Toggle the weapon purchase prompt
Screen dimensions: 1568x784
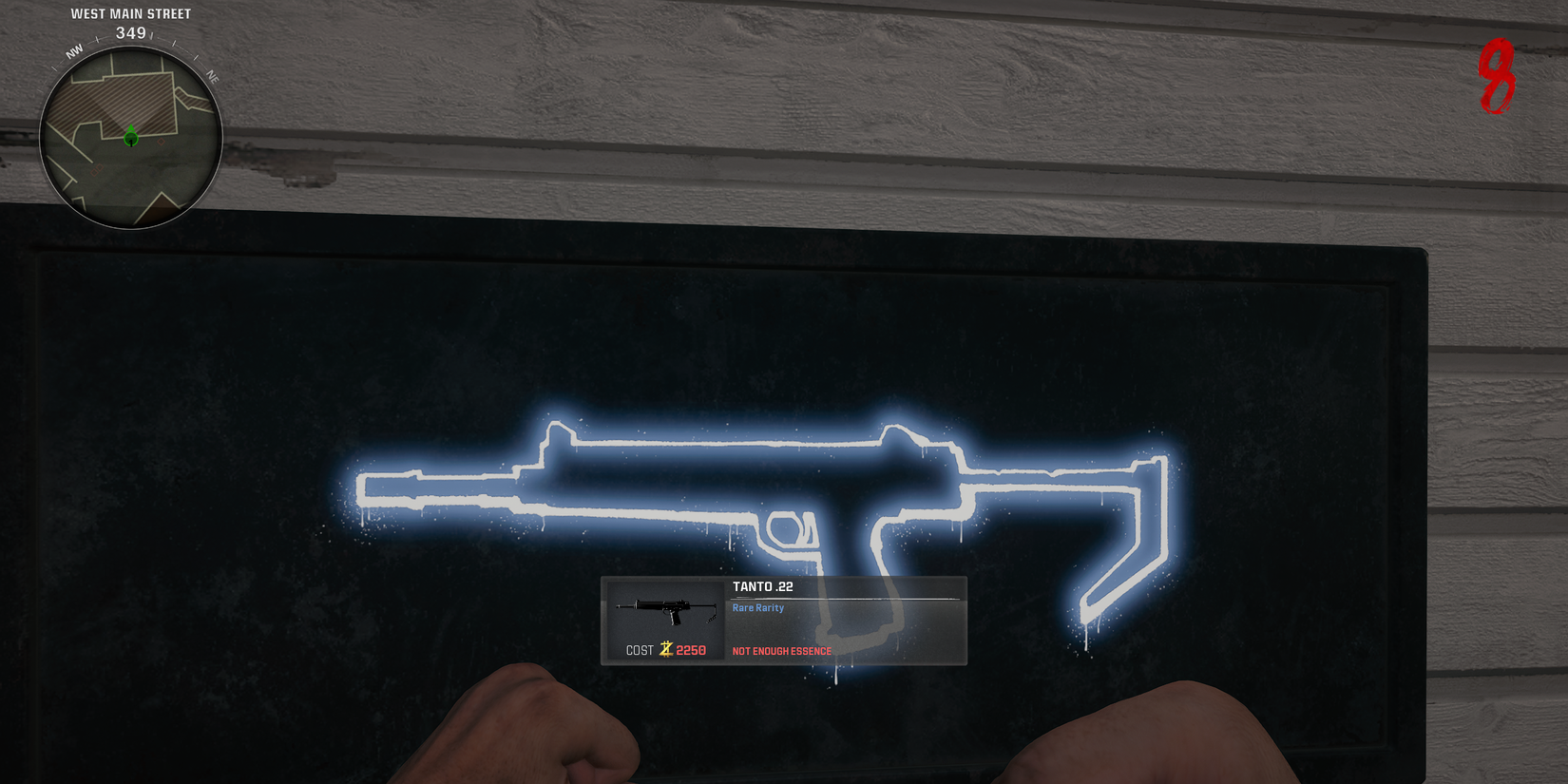point(782,621)
